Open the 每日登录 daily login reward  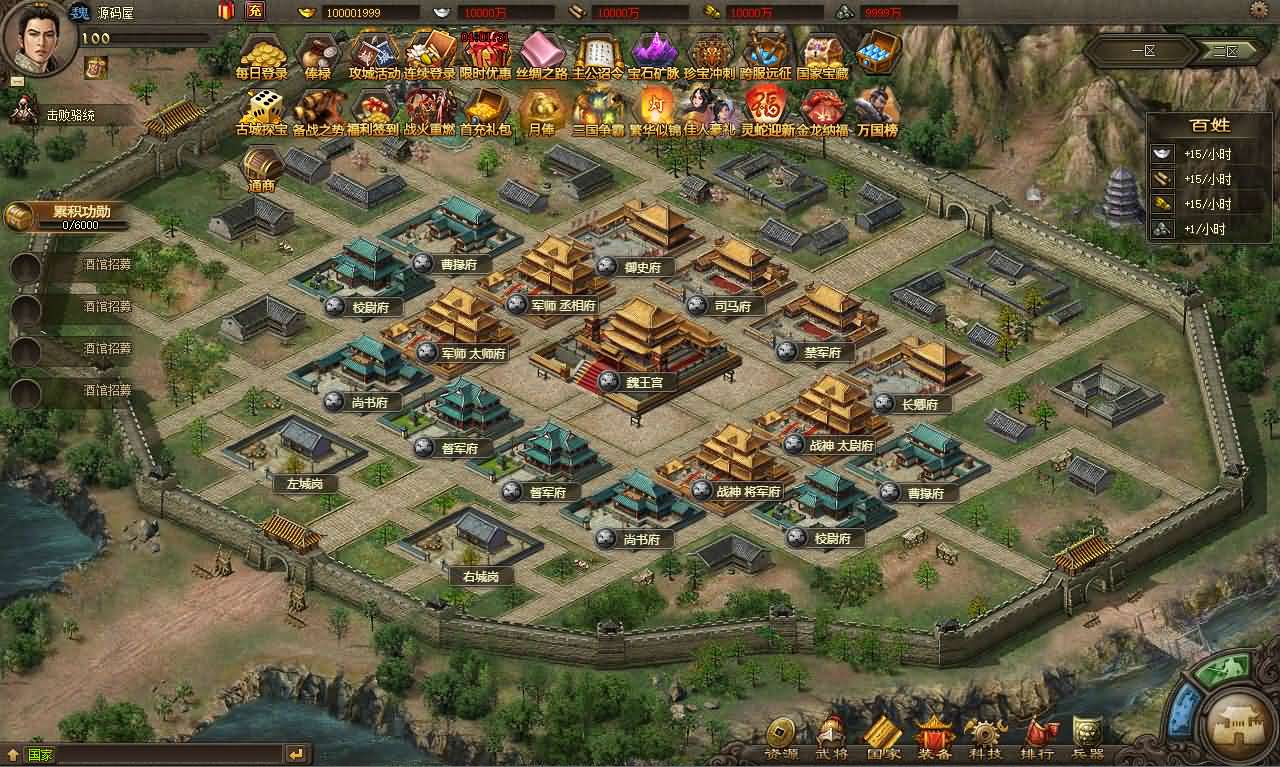point(264,55)
